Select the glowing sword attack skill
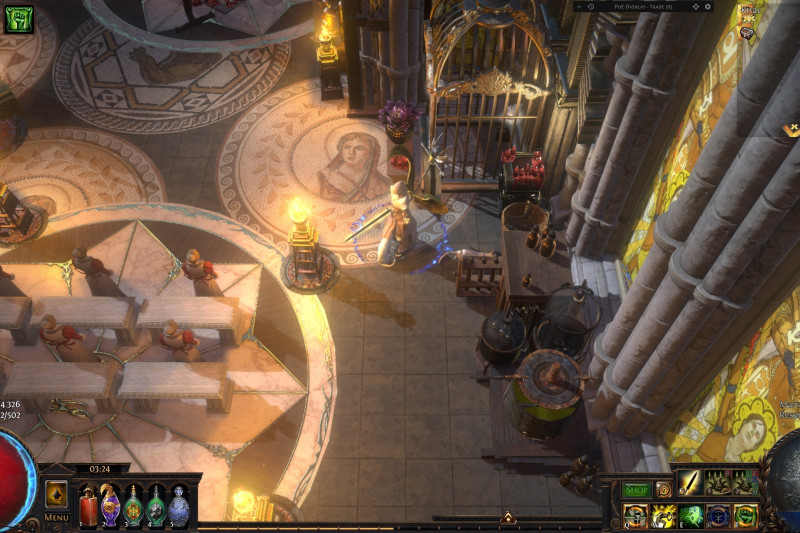 point(690,483)
